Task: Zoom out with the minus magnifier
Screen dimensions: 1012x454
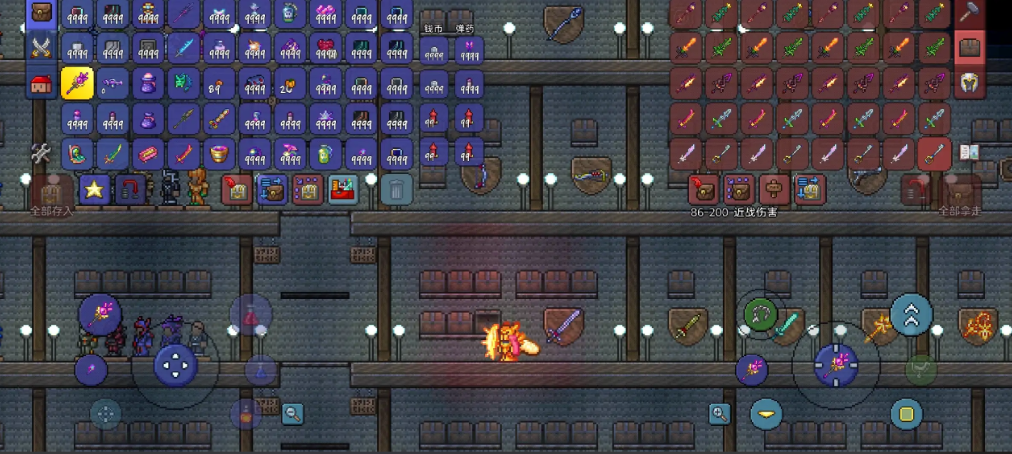Action: 292,412
